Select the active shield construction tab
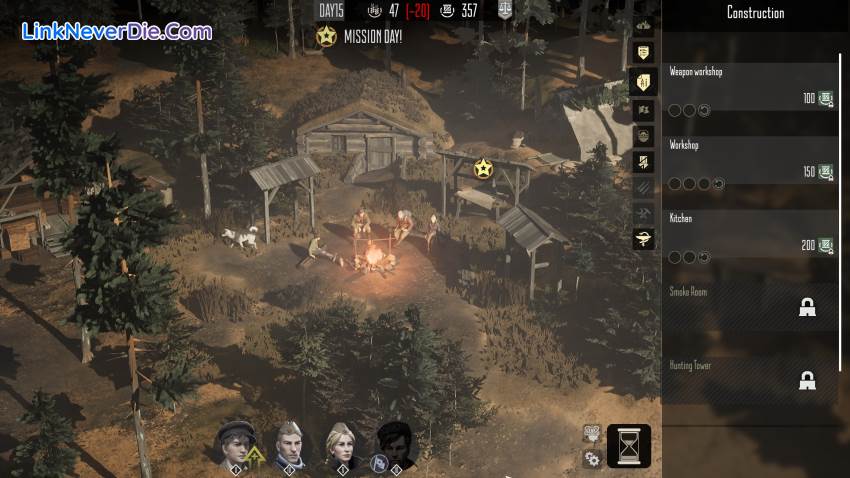The width and height of the screenshot is (850, 478). tap(643, 83)
